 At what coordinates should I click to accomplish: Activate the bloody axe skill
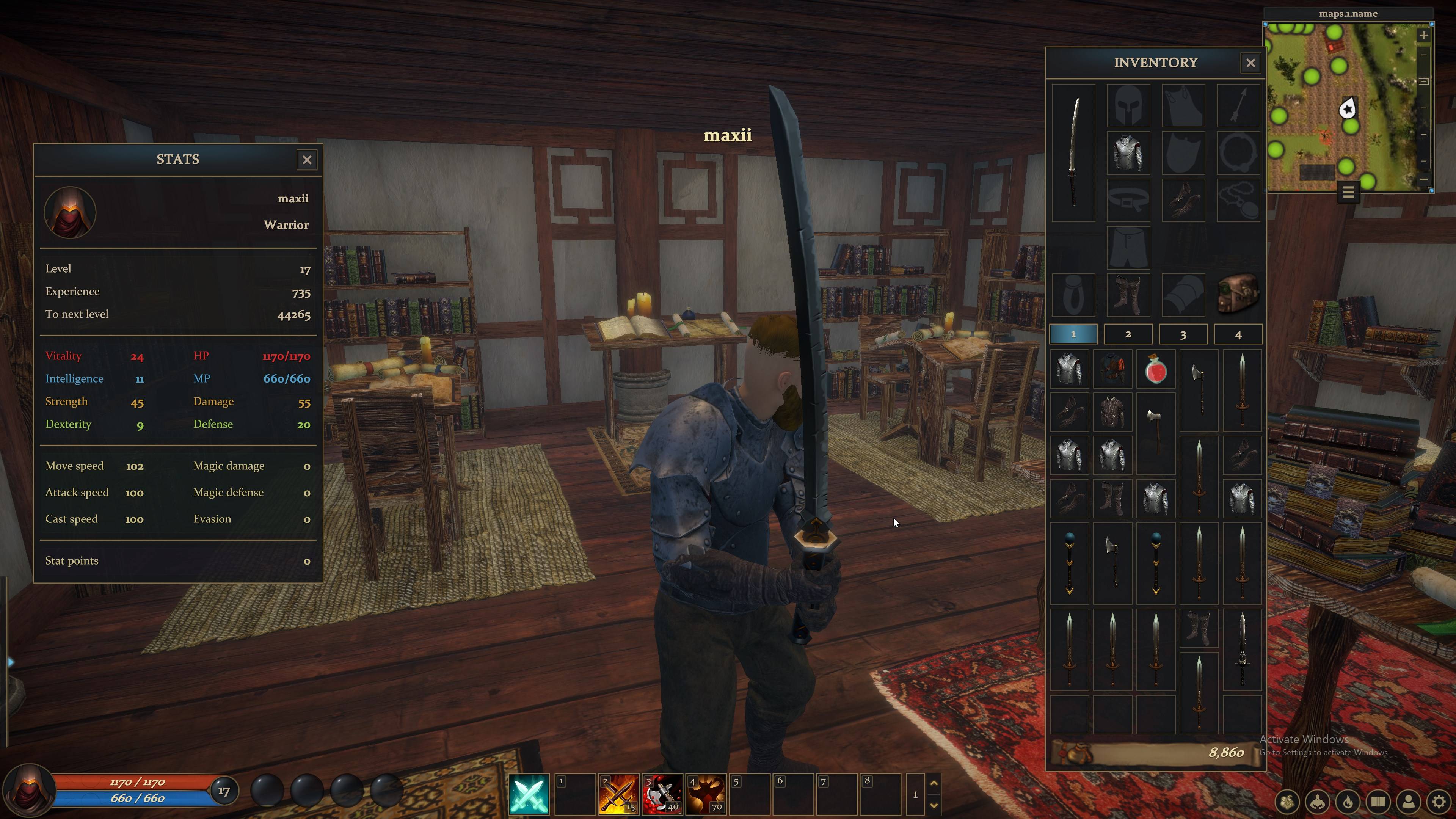[x=662, y=794]
